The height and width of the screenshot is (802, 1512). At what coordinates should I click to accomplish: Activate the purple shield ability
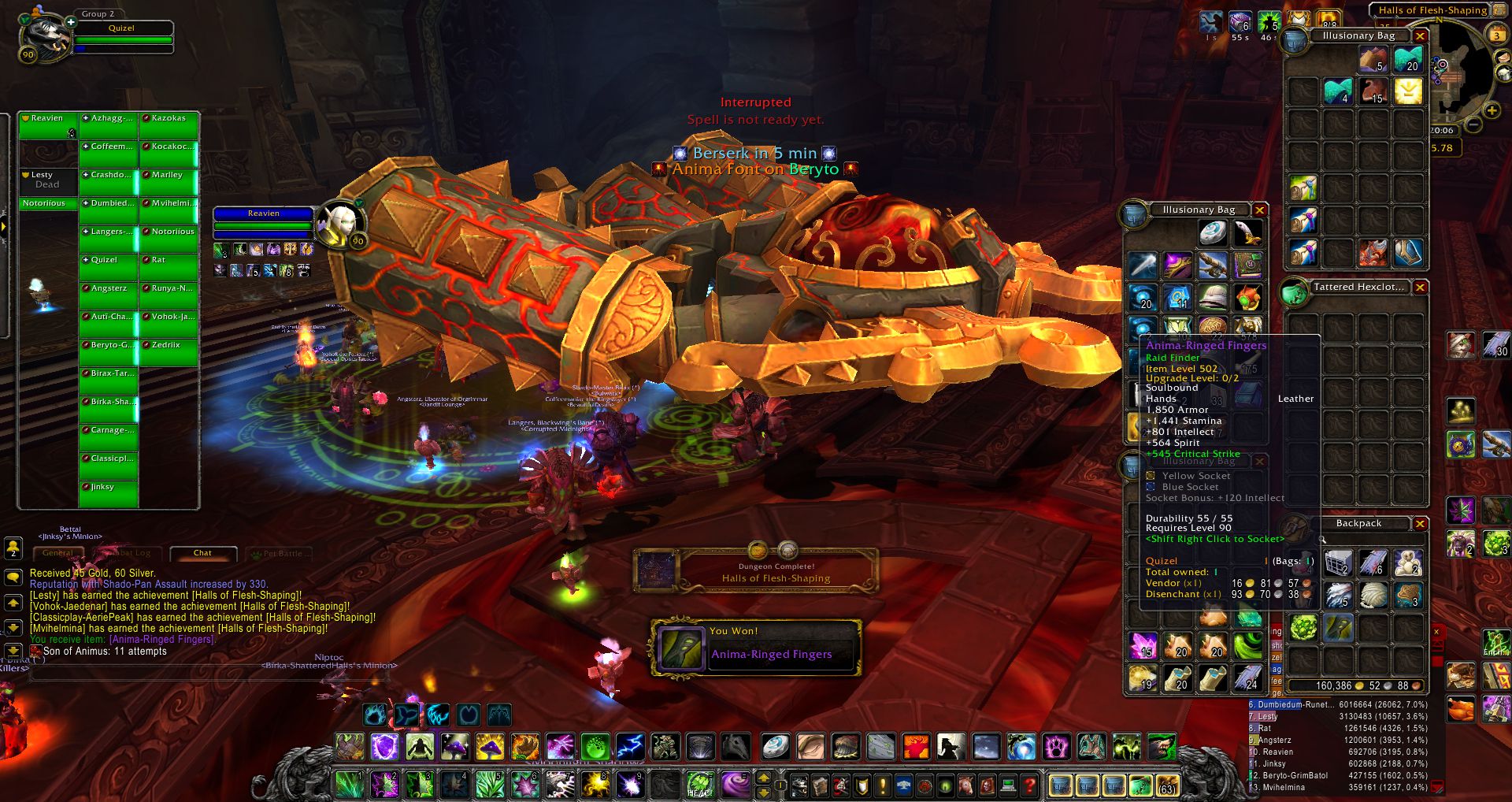coord(384,746)
